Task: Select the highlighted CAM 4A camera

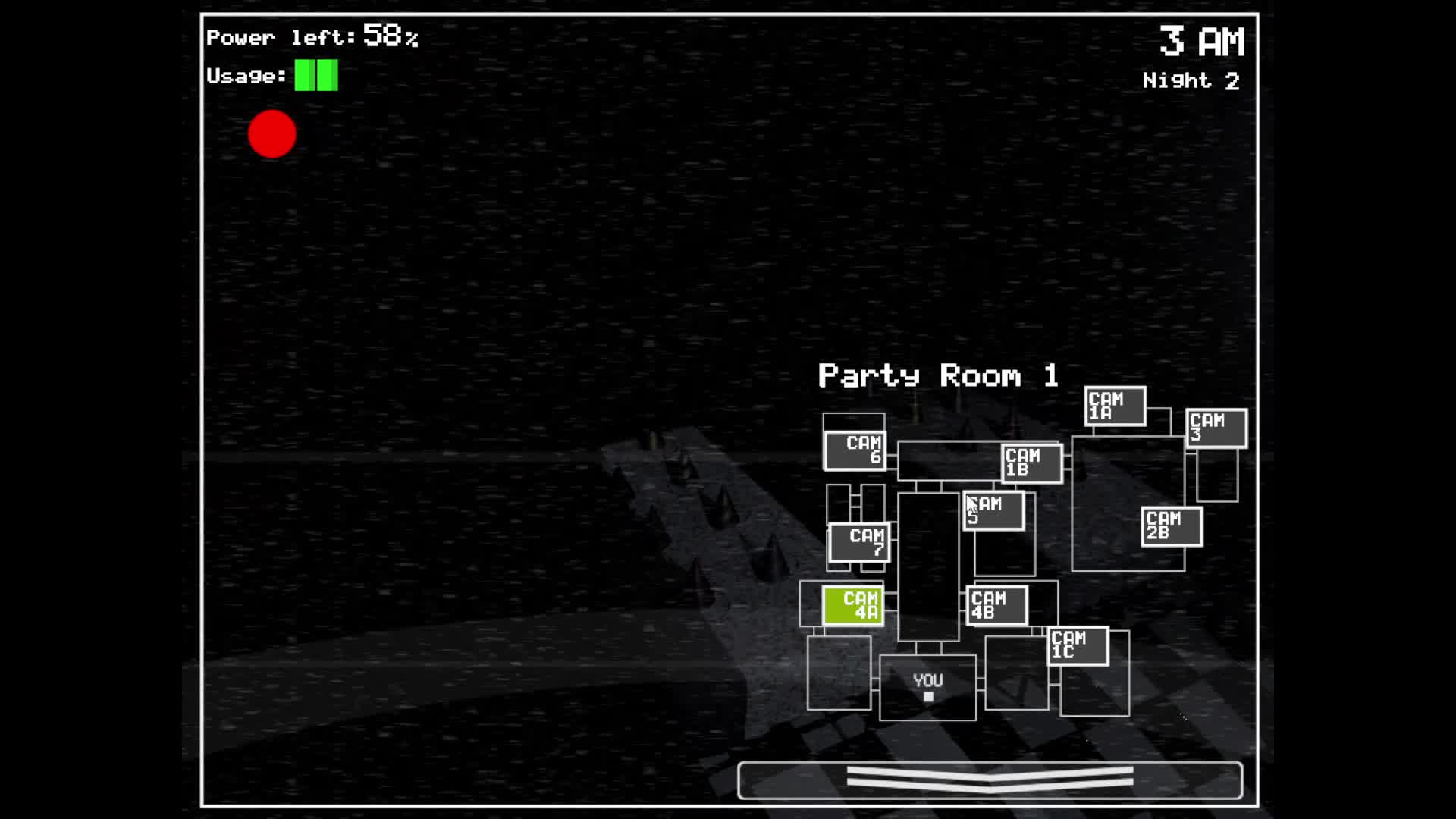Action: click(x=852, y=606)
